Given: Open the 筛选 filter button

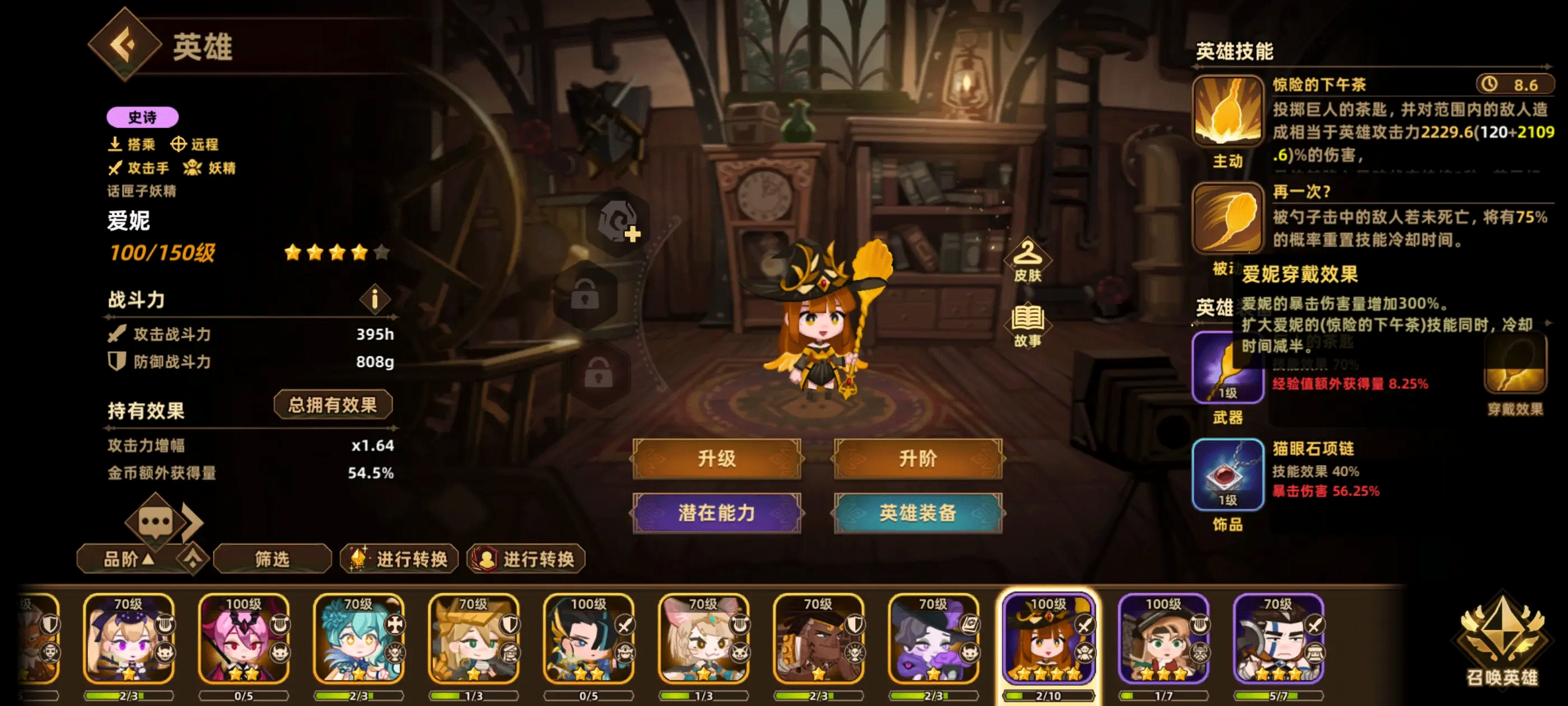Looking at the screenshot, I should 272,559.
